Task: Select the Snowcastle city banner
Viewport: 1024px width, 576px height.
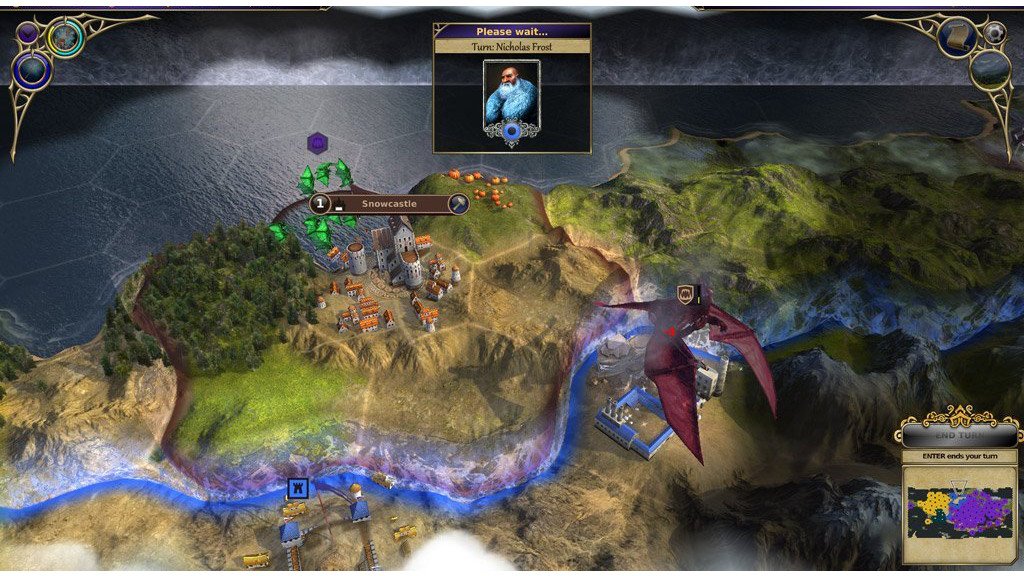Action: click(389, 204)
